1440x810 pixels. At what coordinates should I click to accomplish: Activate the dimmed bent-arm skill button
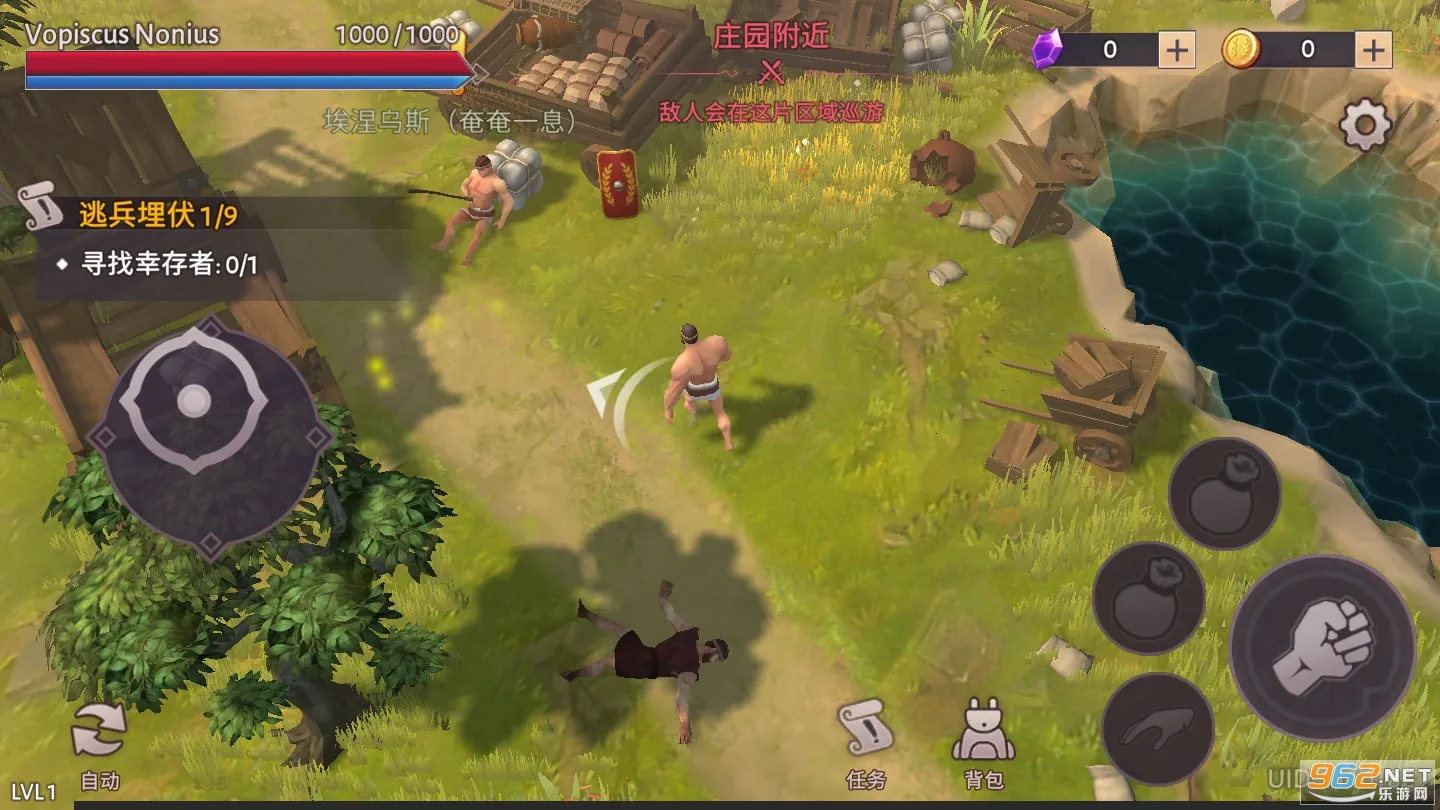coord(1158,728)
